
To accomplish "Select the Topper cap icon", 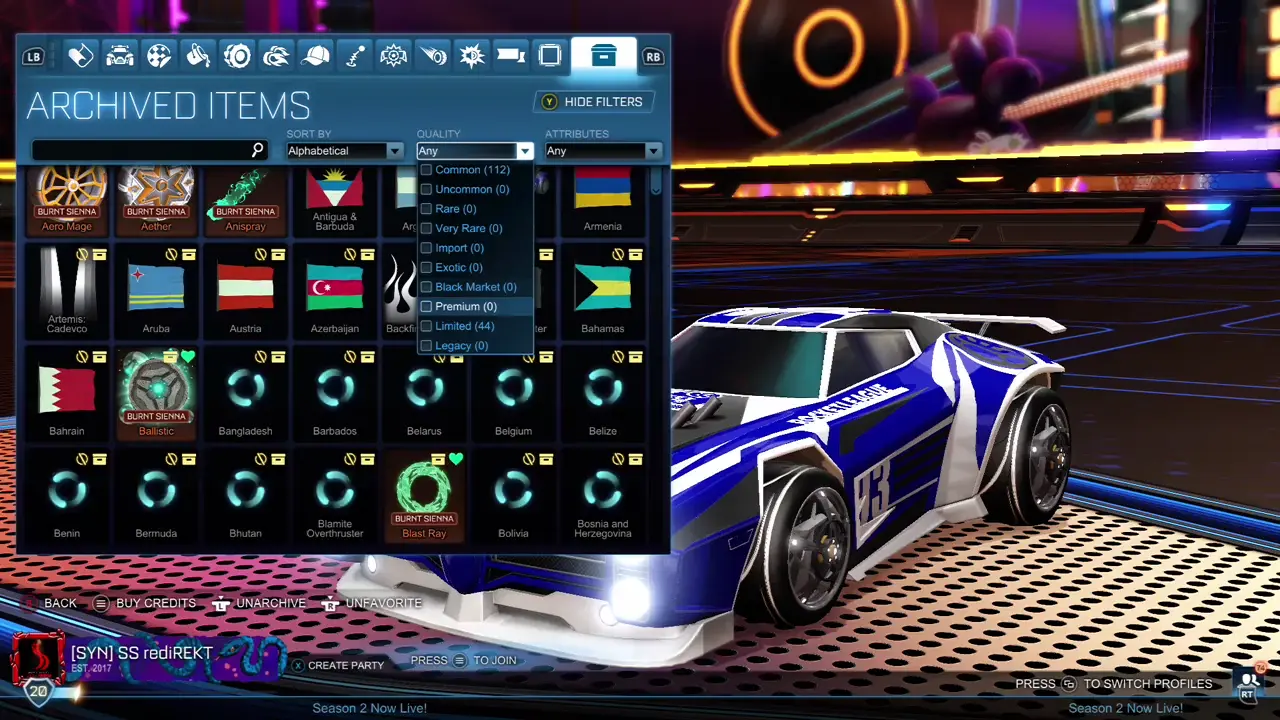I will pos(316,56).
